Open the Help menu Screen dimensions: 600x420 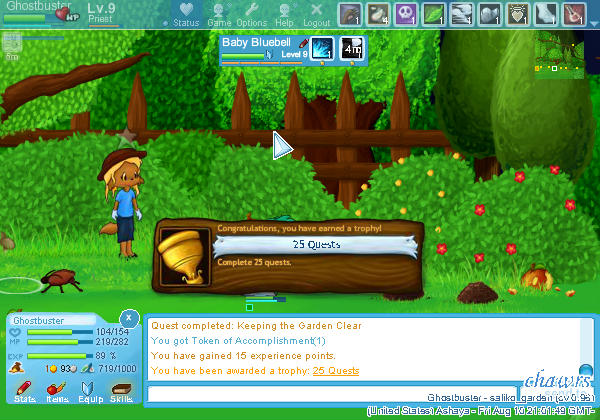pyautogui.click(x=285, y=14)
